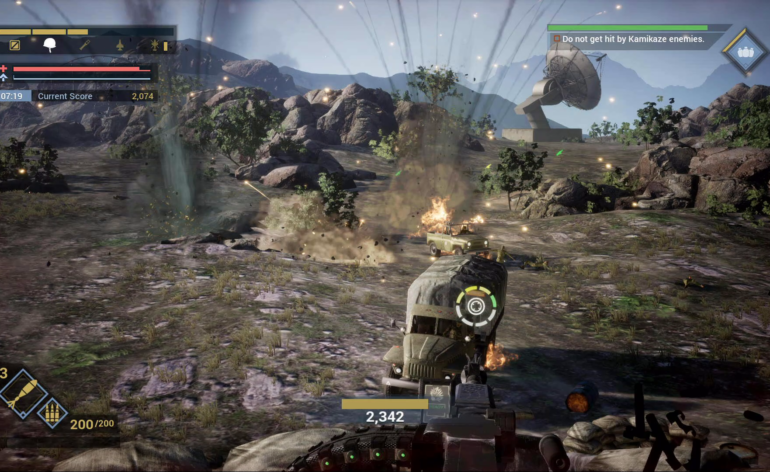
Task: Call in the fighter jet airstrike icon
Action: point(120,45)
